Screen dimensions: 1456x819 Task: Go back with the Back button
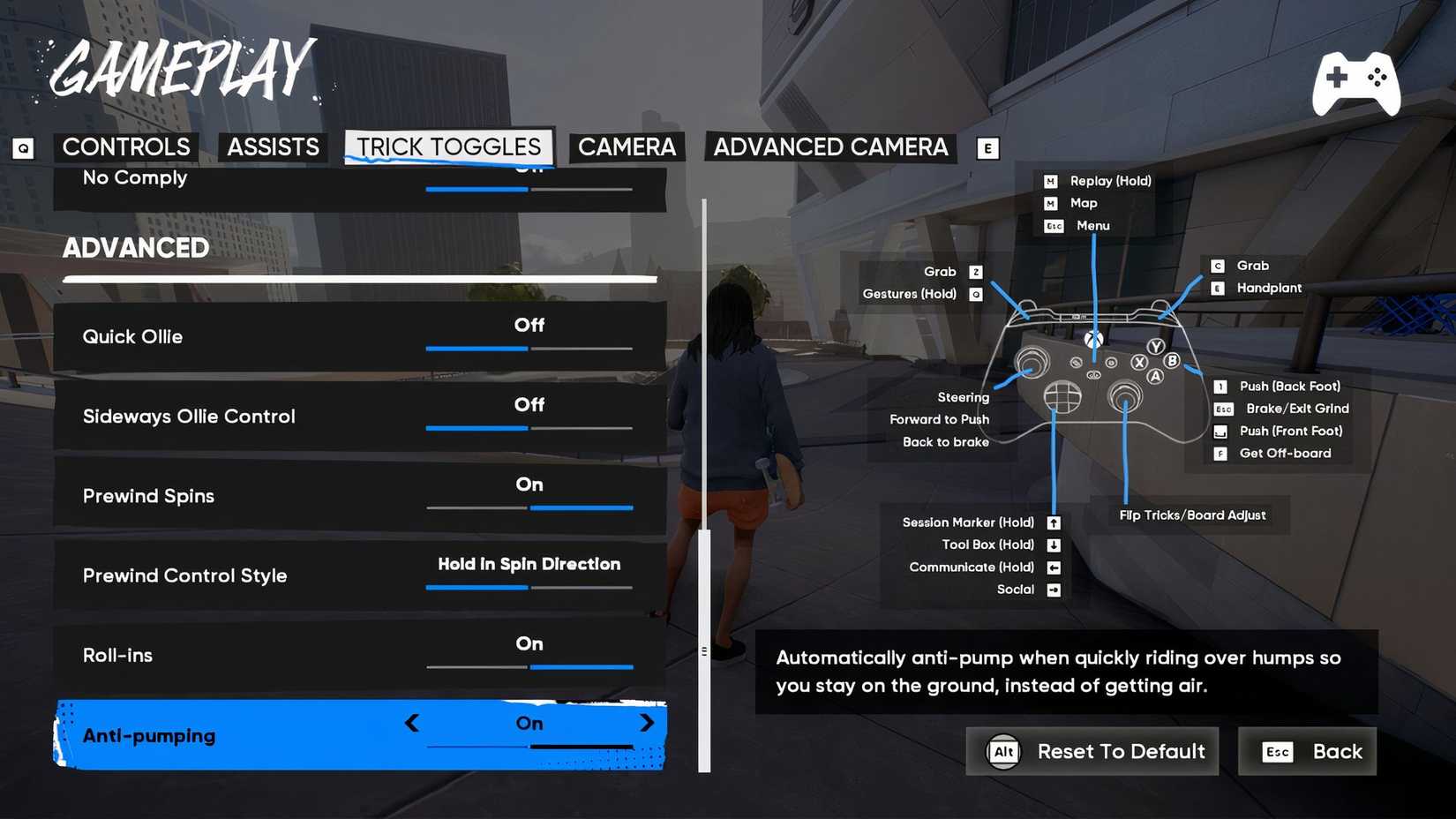pos(1307,751)
